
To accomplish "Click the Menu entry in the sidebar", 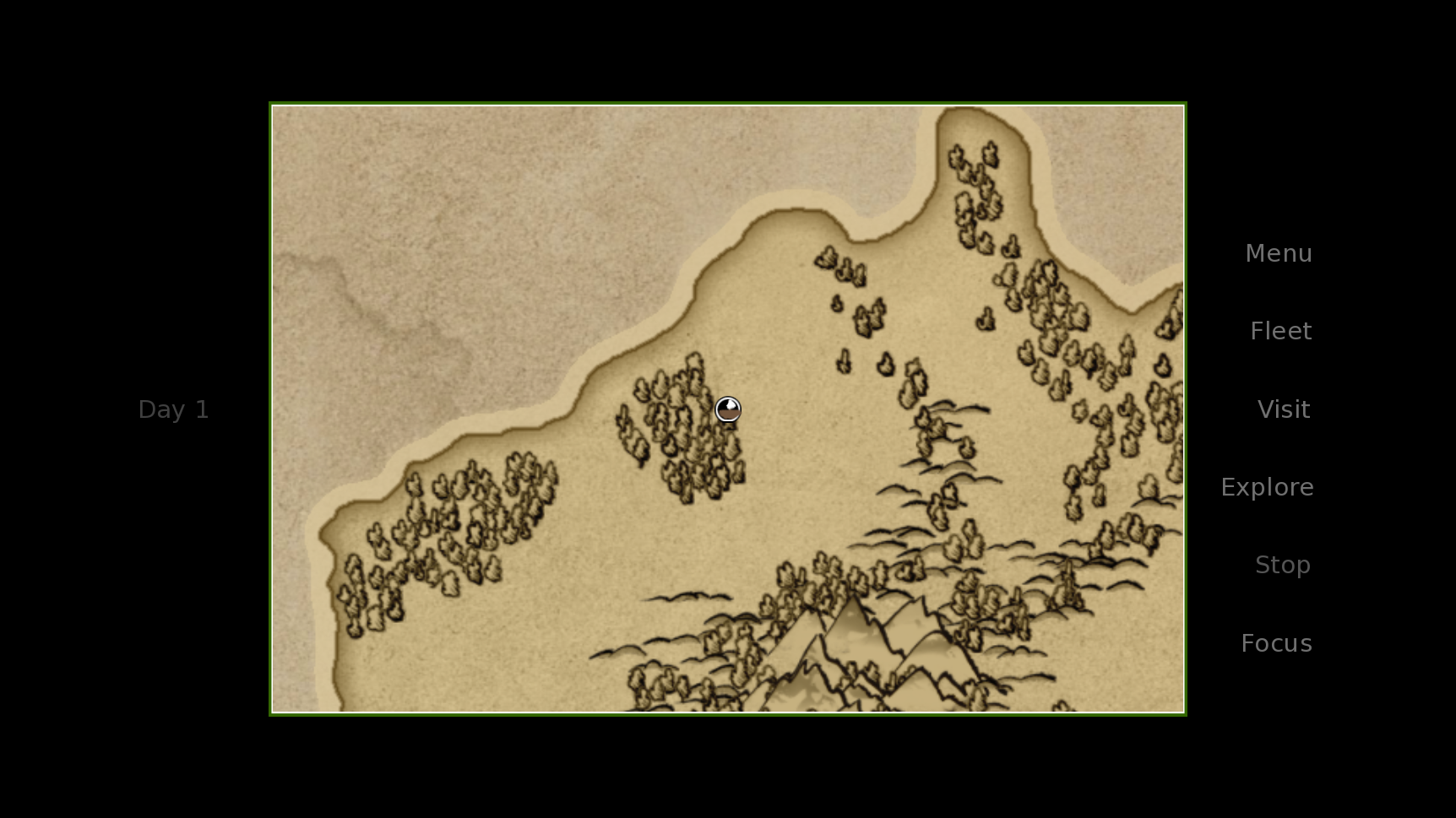I will tap(1278, 253).
